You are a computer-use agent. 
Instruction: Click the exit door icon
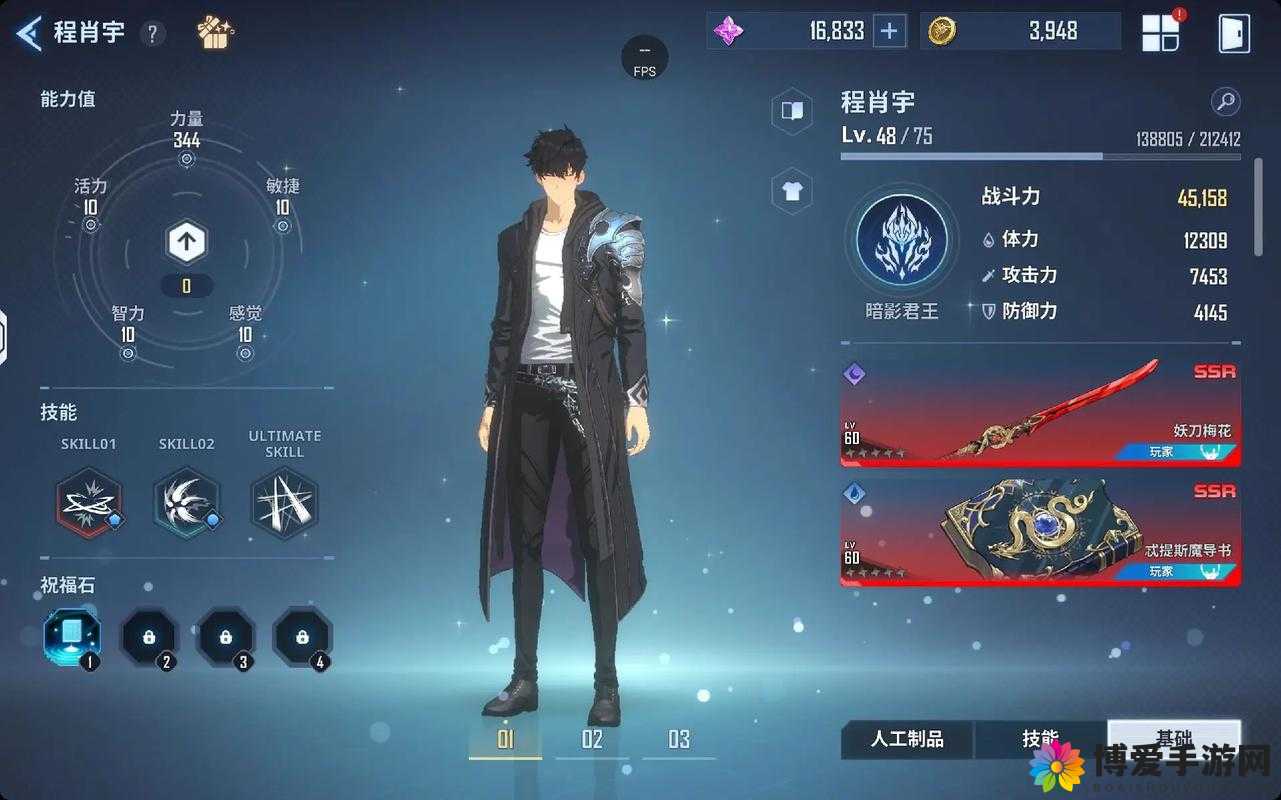point(1234,33)
